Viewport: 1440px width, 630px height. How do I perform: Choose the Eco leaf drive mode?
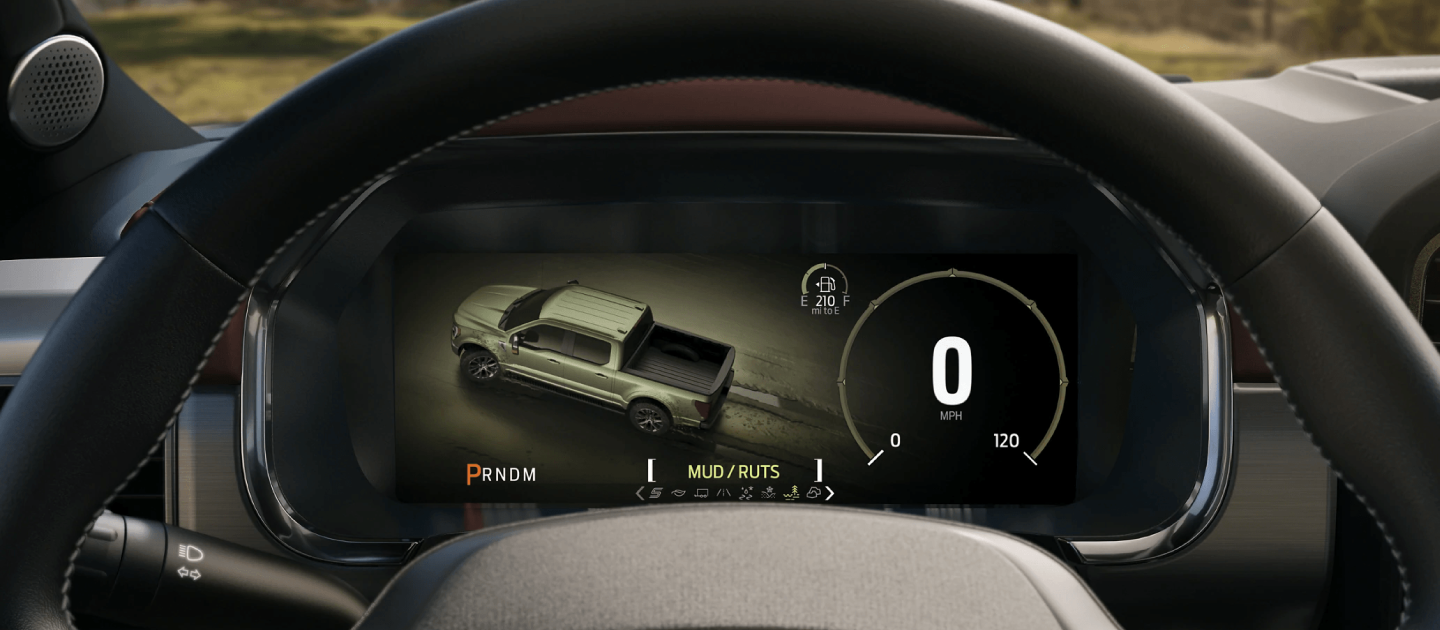point(679,493)
